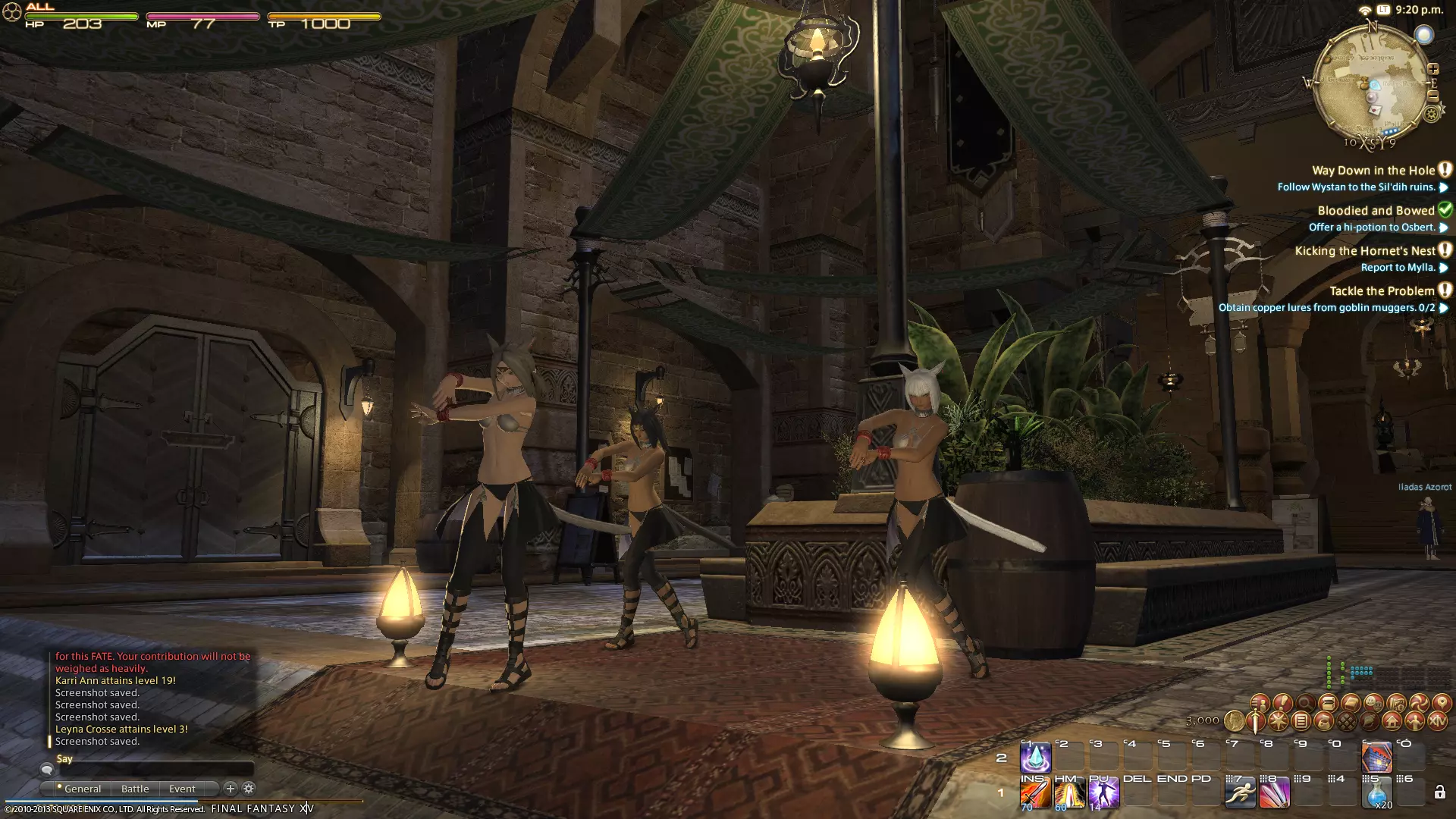Screen dimensions: 1456x819
Task: Open chat log settings gear
Action: (x=249, y=789)
